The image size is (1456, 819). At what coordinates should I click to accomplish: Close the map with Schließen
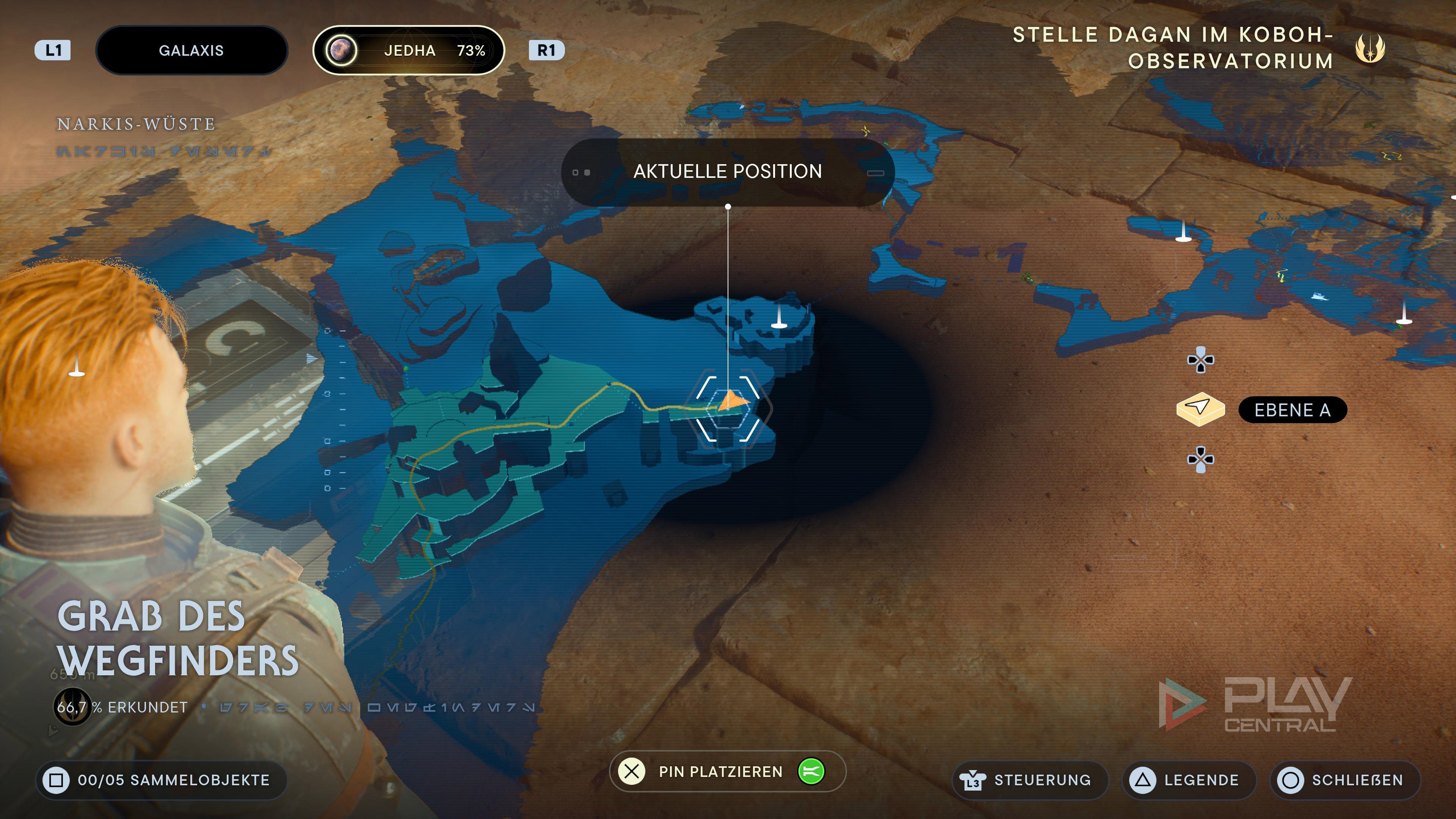tap(1345, 780)
